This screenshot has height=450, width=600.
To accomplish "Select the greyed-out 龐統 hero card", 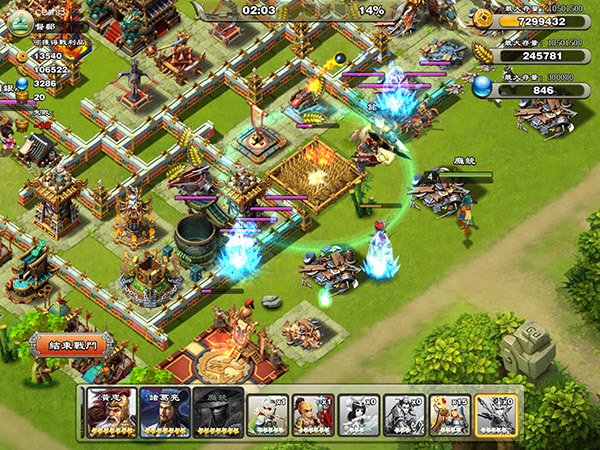I will point(217,413).
